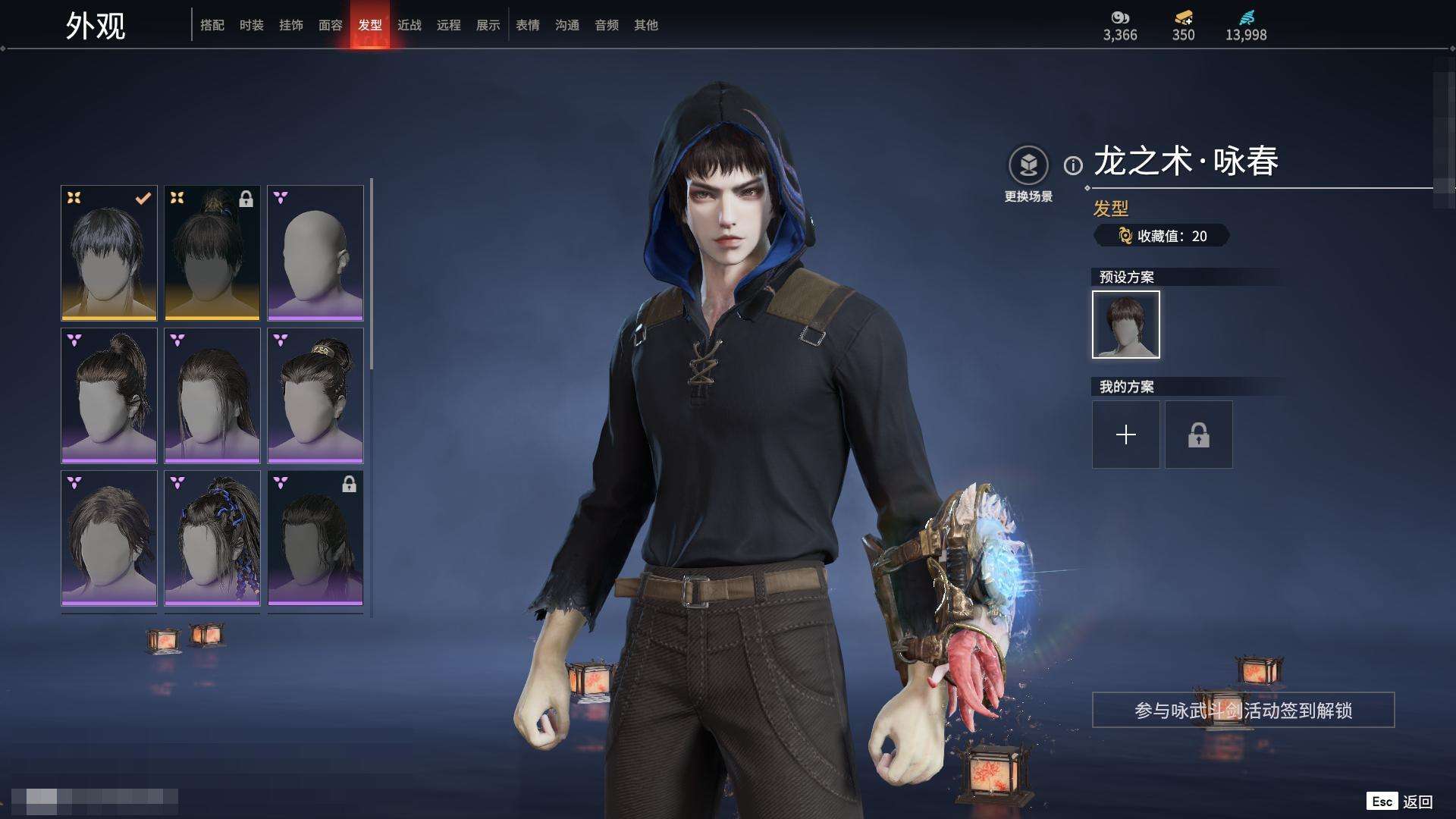Select the 音频 tab
The height and width of the screenshot is (819, 1456).
607,25
